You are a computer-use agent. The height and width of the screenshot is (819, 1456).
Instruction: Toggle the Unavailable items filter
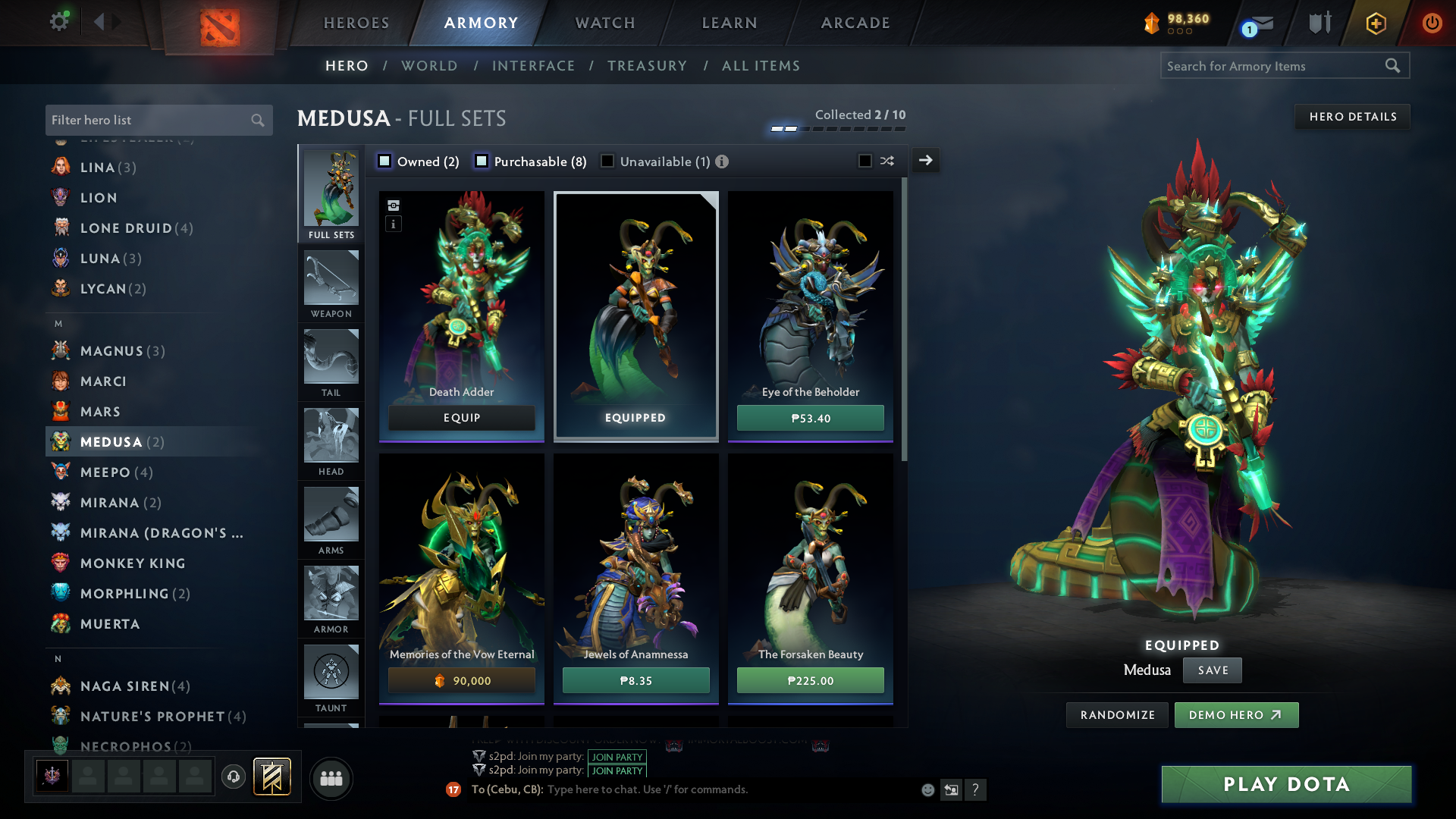(607, 162)
